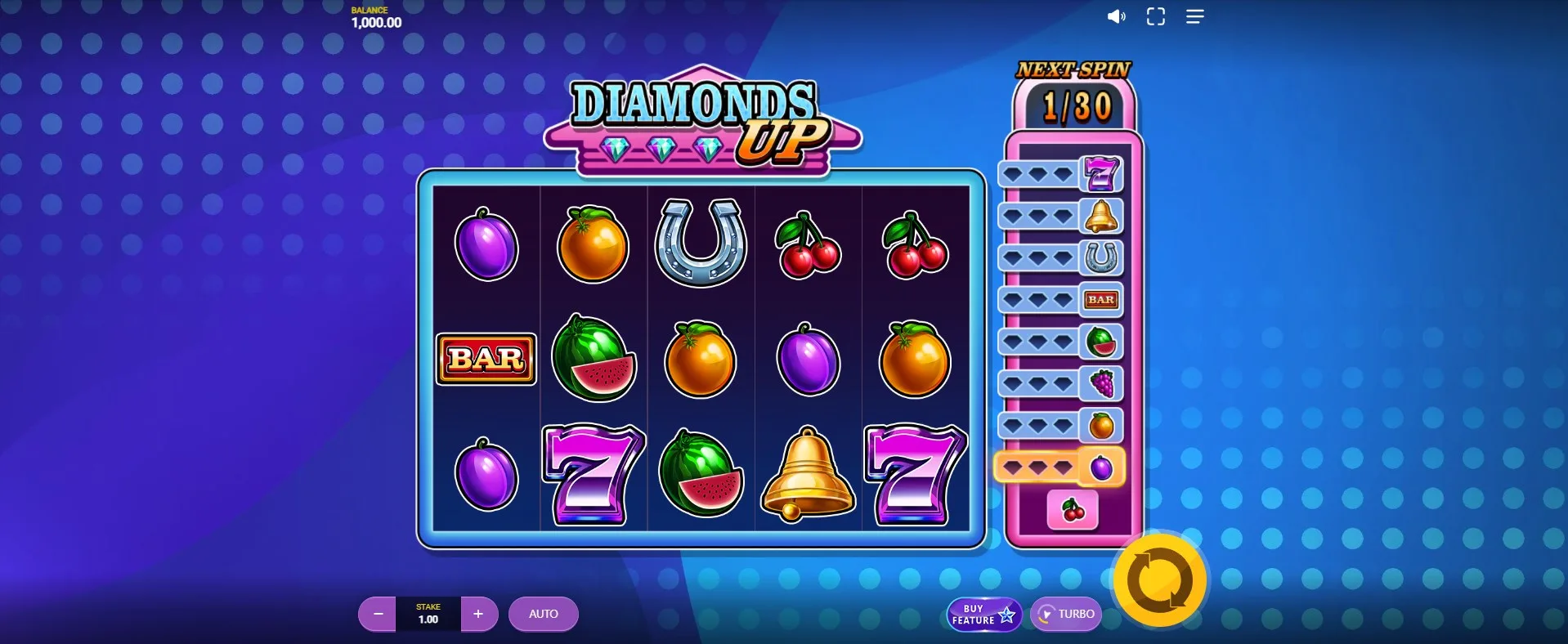This screenshot has height=644, width=1568.
Task: Spin the reels with the yellow button
Action: (x=1160, y=581)
